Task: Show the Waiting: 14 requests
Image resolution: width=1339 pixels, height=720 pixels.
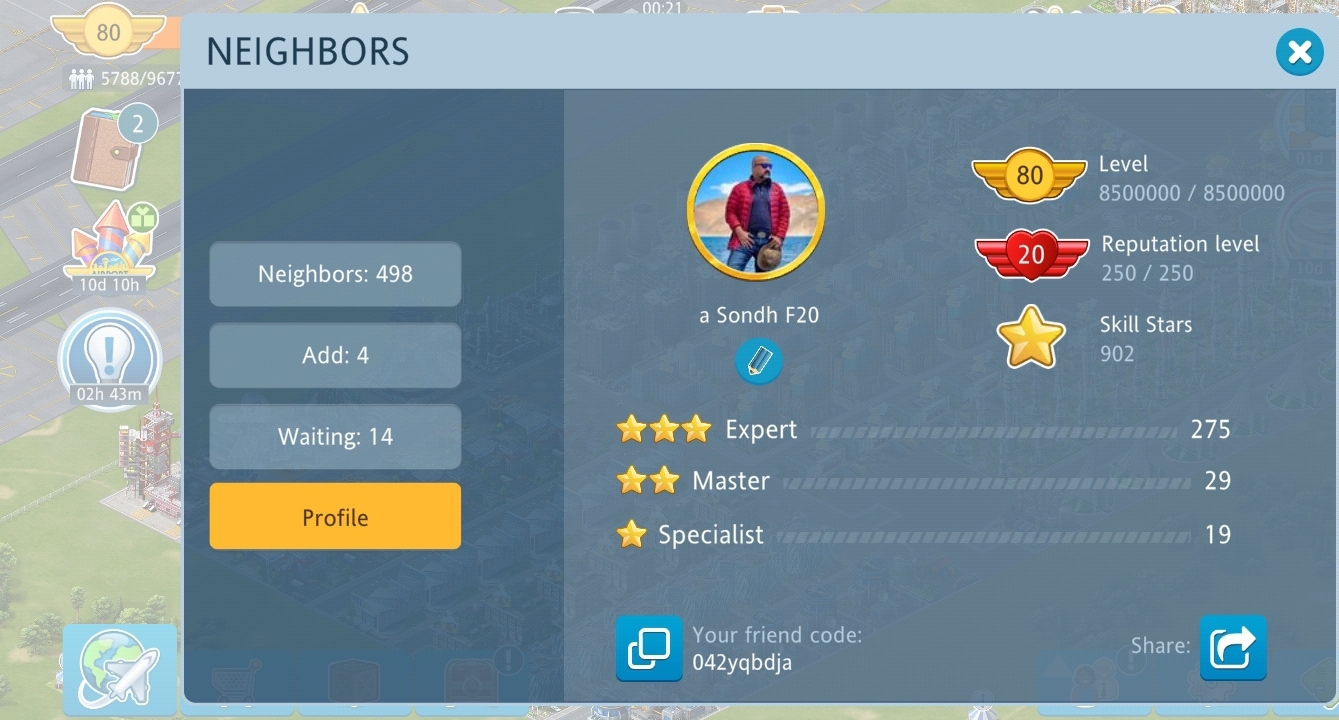Action: tap(335, 437)
